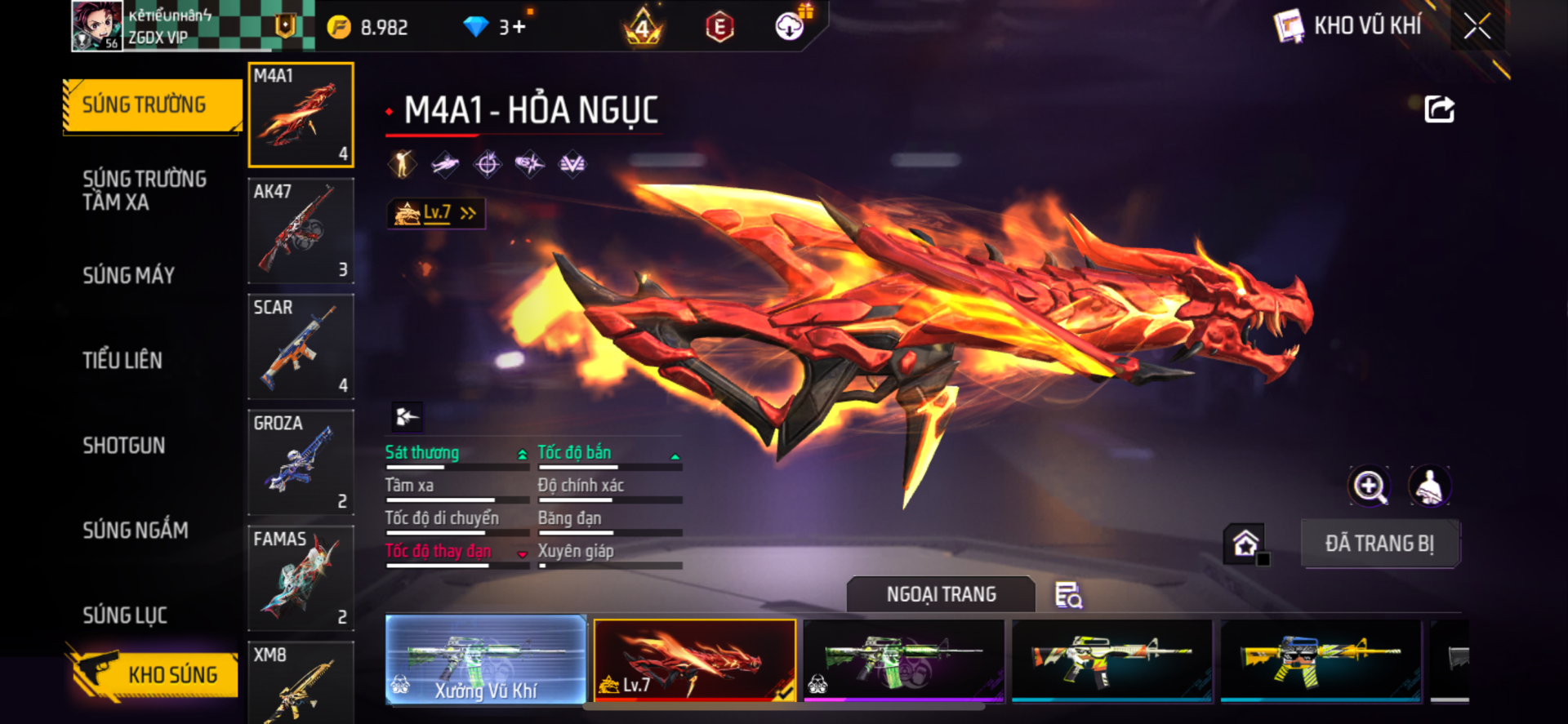This screenshot has height=724, width=1568.
Task: Choose the SCAR weapon tile
Action: pos(301,347)
